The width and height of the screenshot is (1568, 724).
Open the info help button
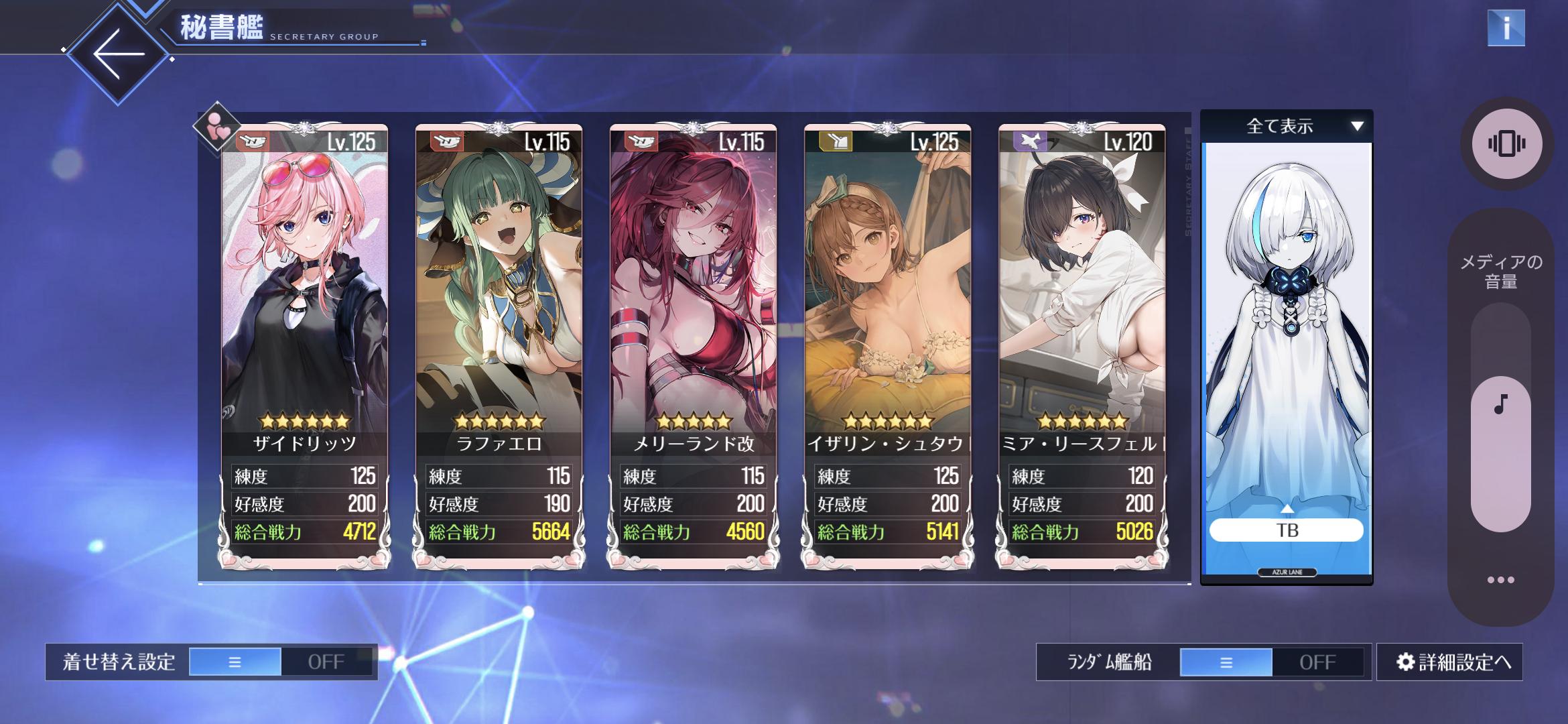pyautogui.click(x=1506, y=28)
